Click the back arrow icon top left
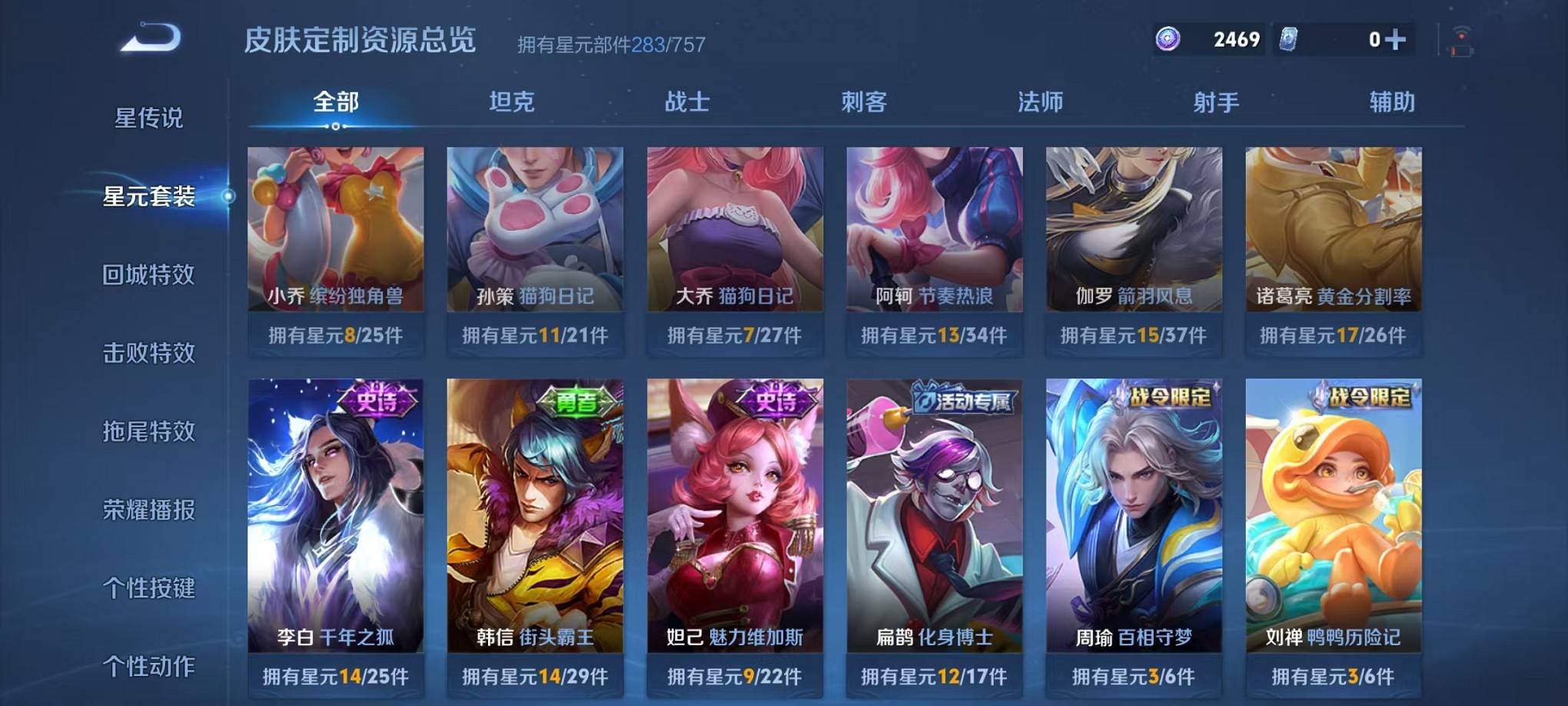 point(151,37)
